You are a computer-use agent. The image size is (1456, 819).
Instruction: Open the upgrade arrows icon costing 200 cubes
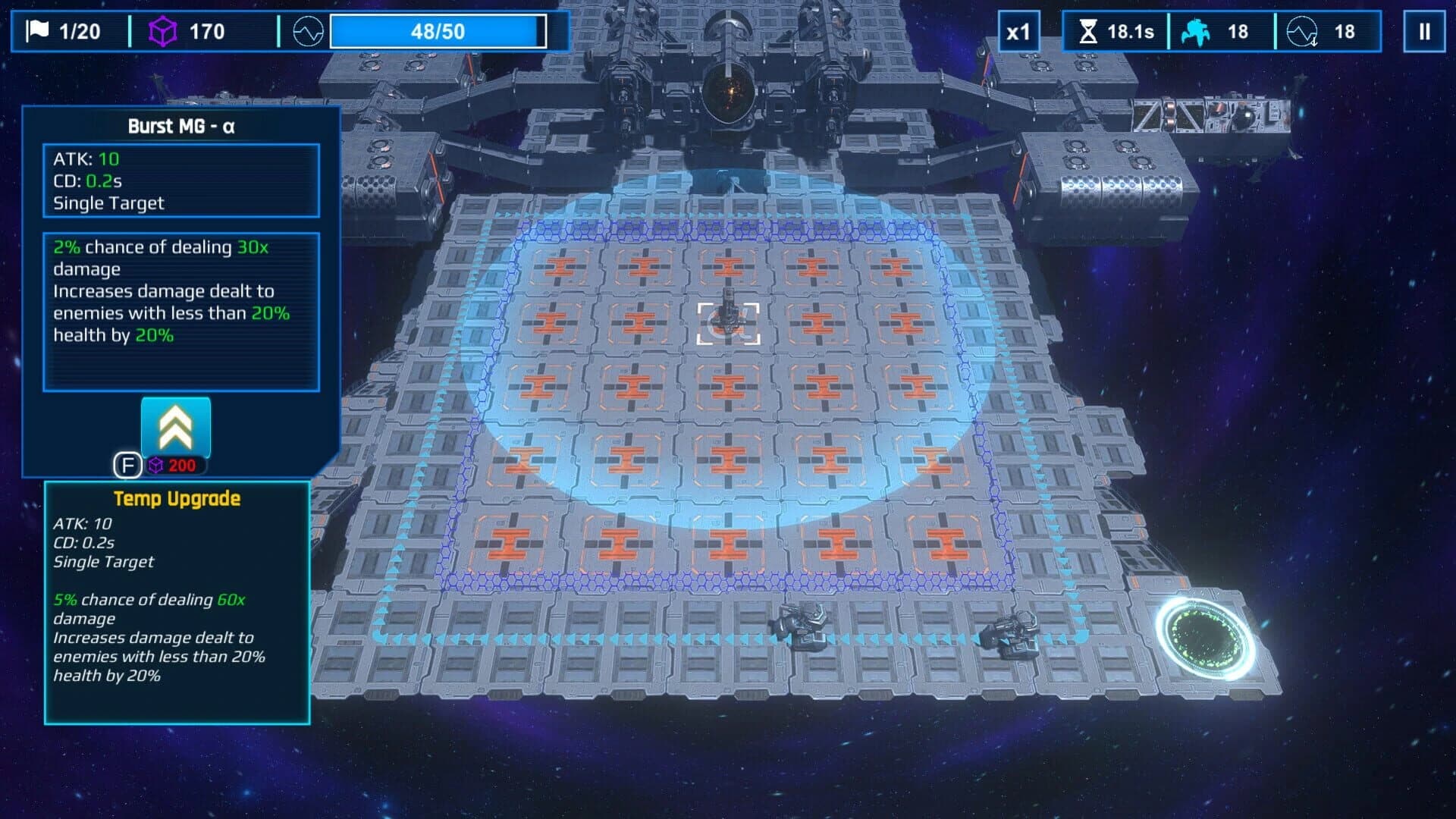click(x=175, y=426)
